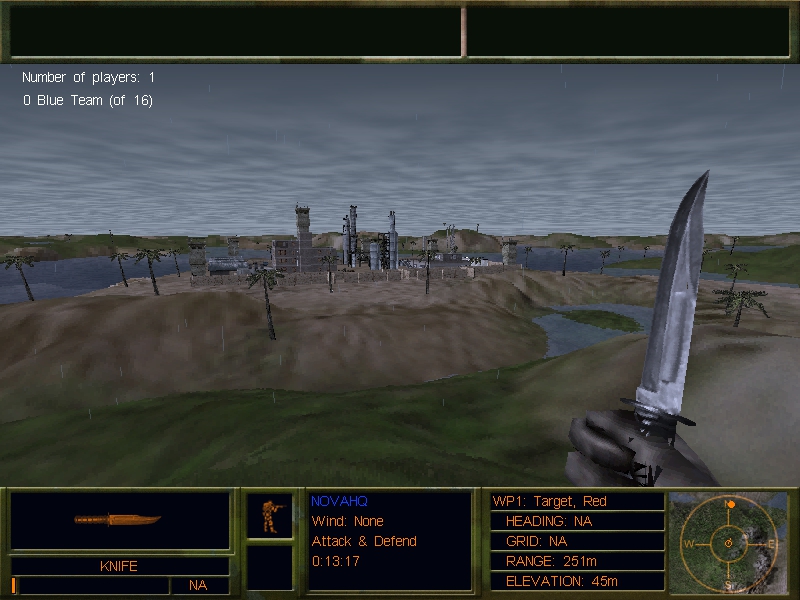Select the knife weapon icon
Screen dimensions: 800x600
coord(118,520)
